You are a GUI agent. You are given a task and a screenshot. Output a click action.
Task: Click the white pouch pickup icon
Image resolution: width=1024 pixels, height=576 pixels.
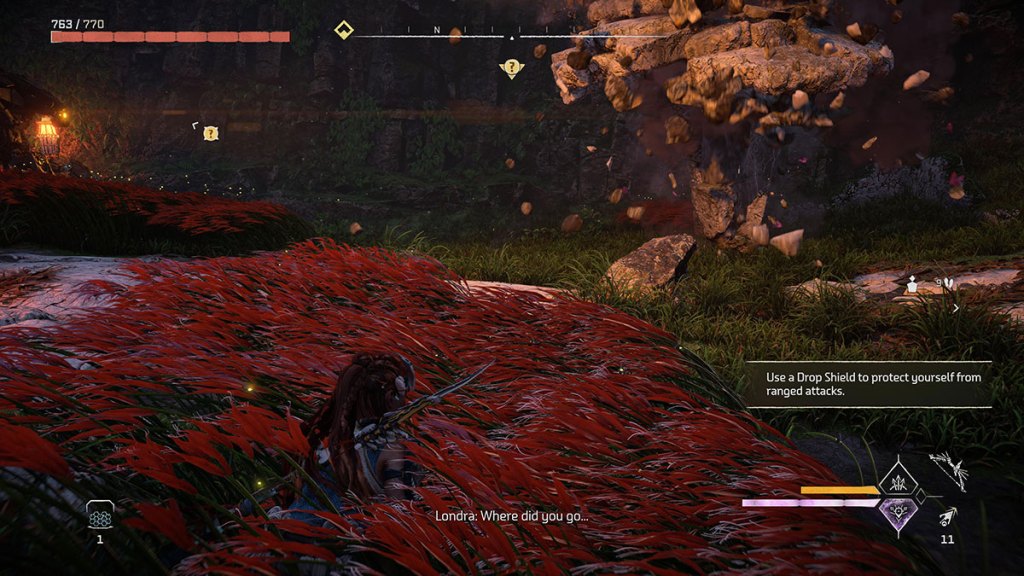click(x=914, y=286)
